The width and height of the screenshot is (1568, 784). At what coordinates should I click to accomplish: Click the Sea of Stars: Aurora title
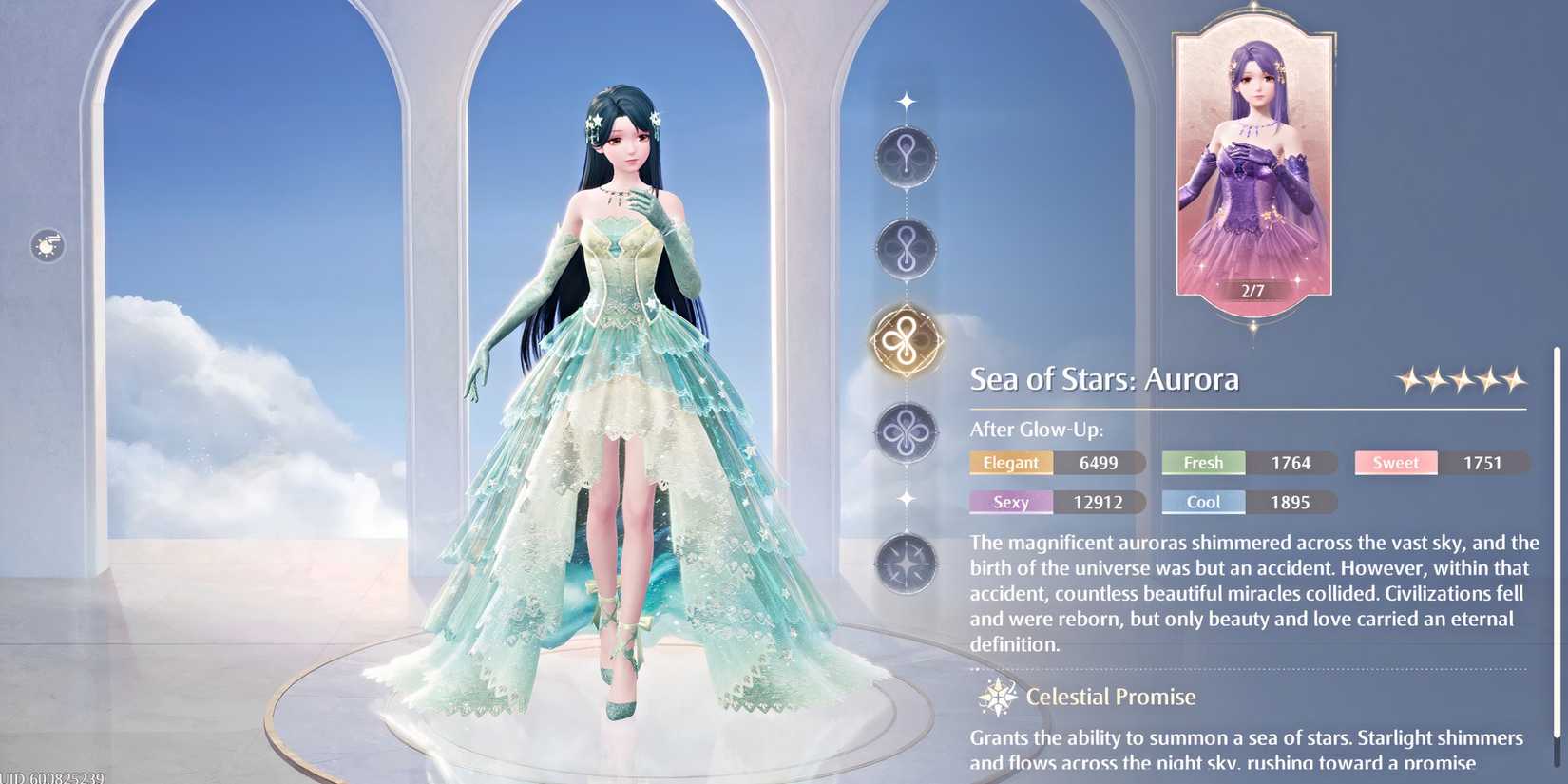(1104, 378)
